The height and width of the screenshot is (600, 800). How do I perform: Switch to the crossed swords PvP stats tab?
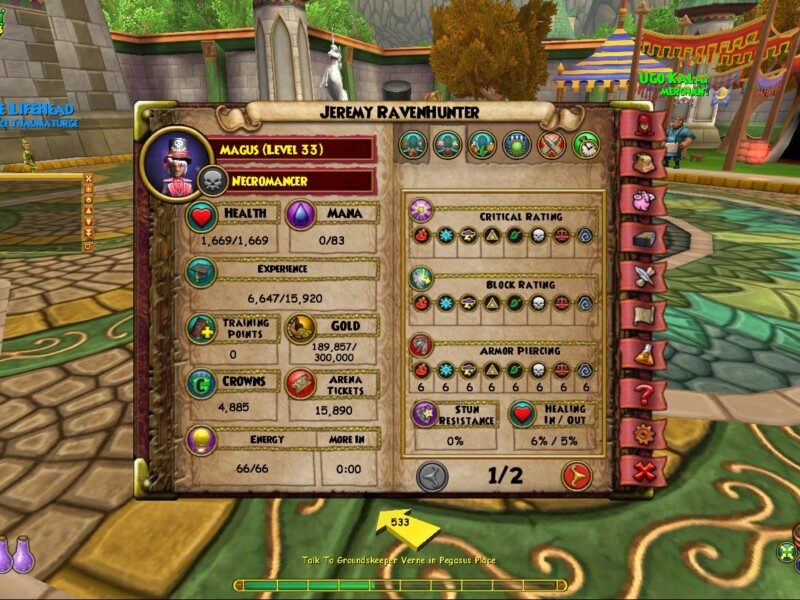click(x=551, y=146)
